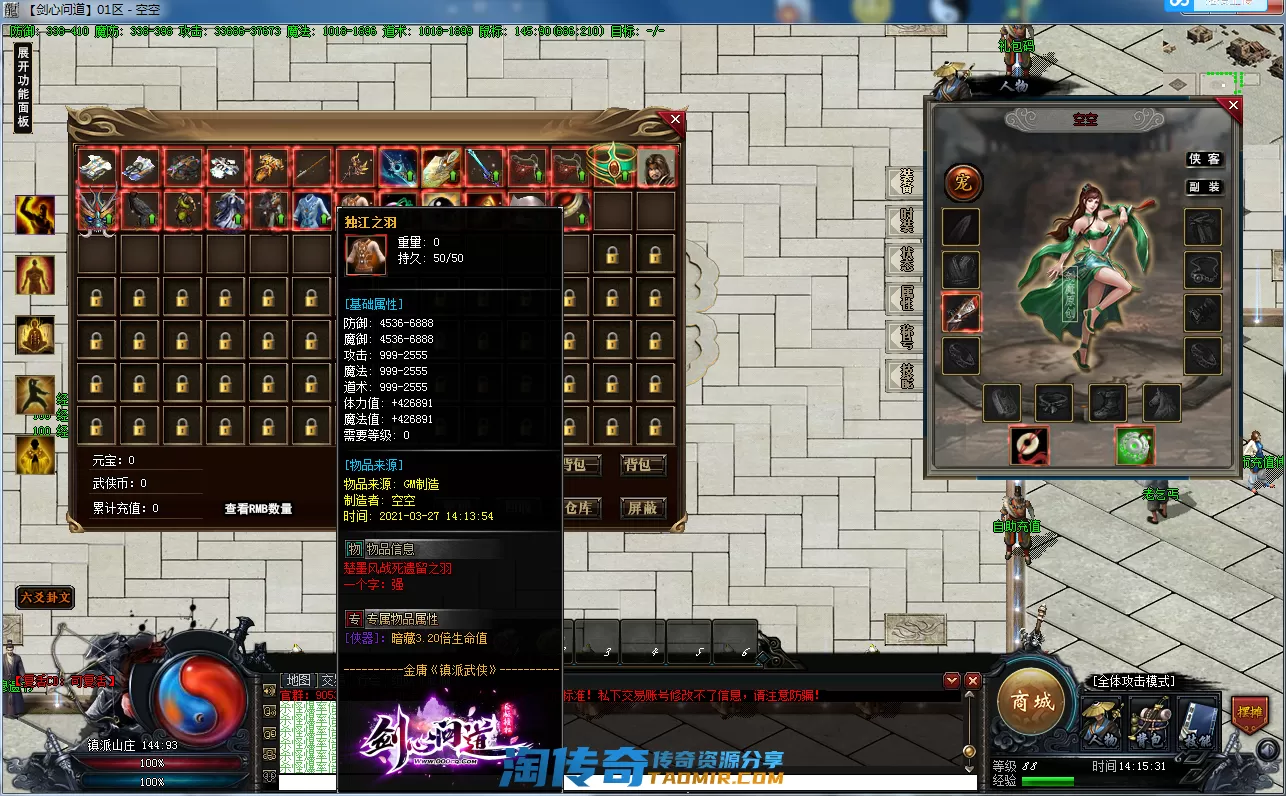
Task: Open the 商城 shop
Action: (1032, 702)
